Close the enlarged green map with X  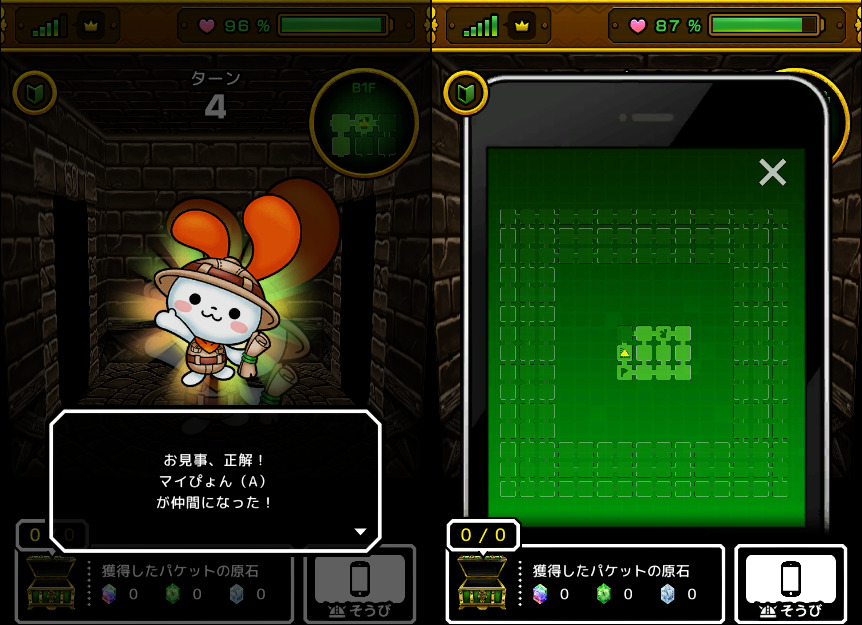click(x=772, y=173)
